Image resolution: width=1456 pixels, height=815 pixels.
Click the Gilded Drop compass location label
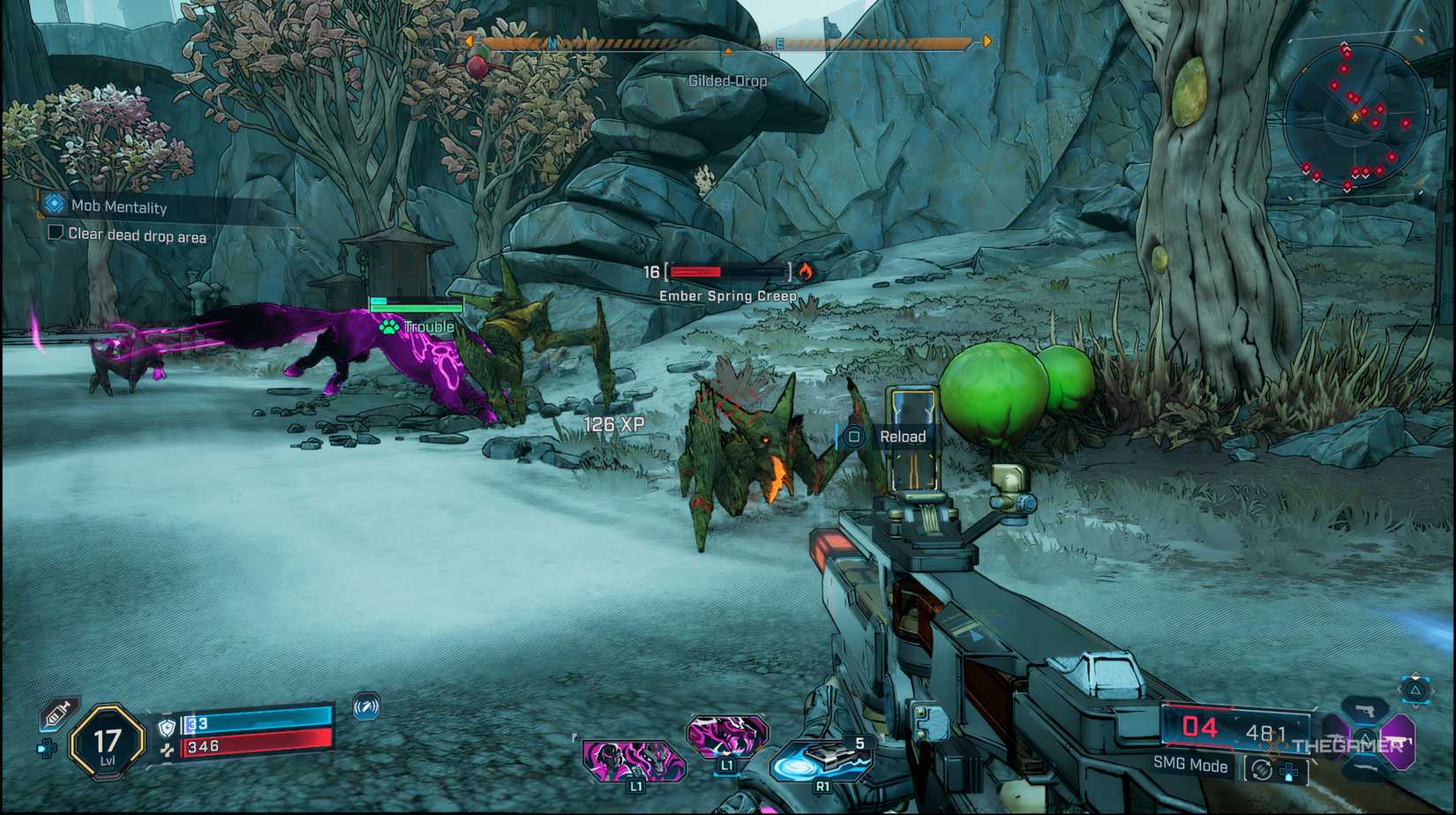click(727, 81)
